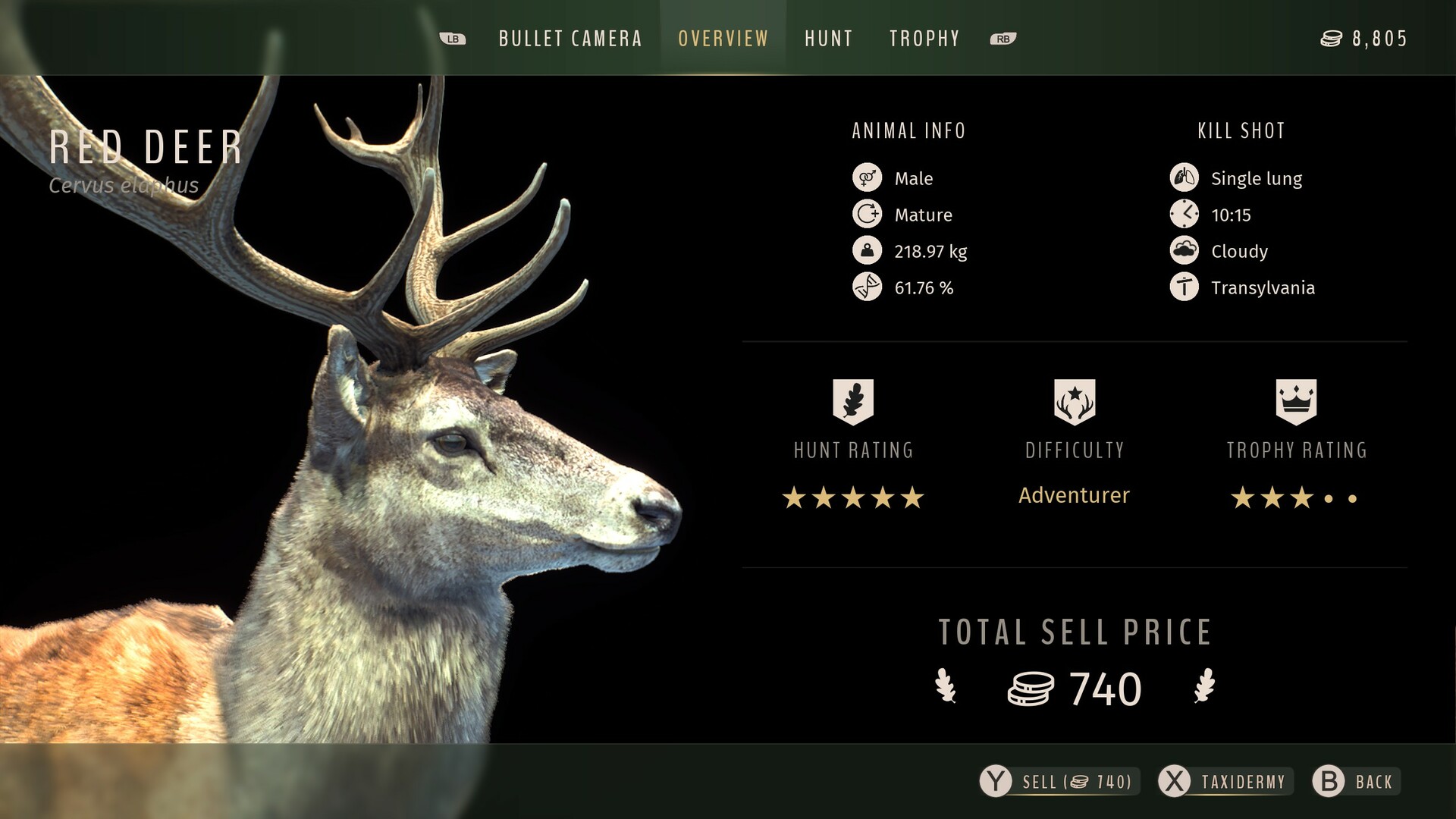Select the Overview tab
Image resolution: width=1456 pixels, height=819 pixels.
(x=723, y=39)
